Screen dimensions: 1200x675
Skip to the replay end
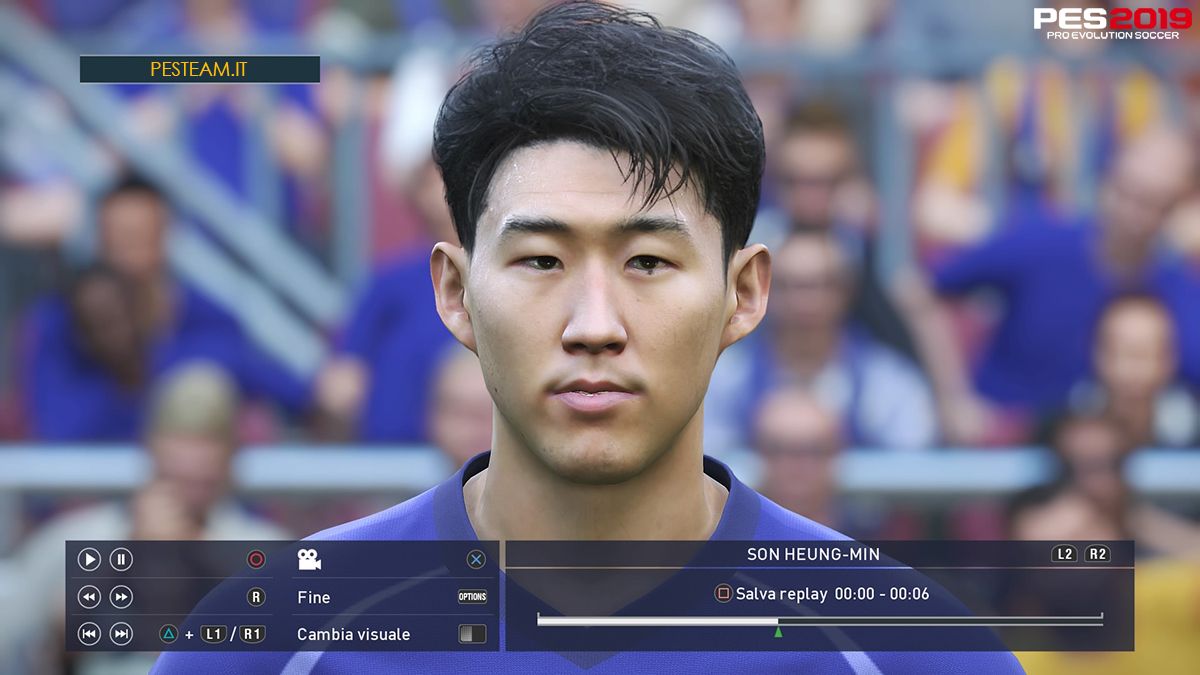click(x=121, y=633)
